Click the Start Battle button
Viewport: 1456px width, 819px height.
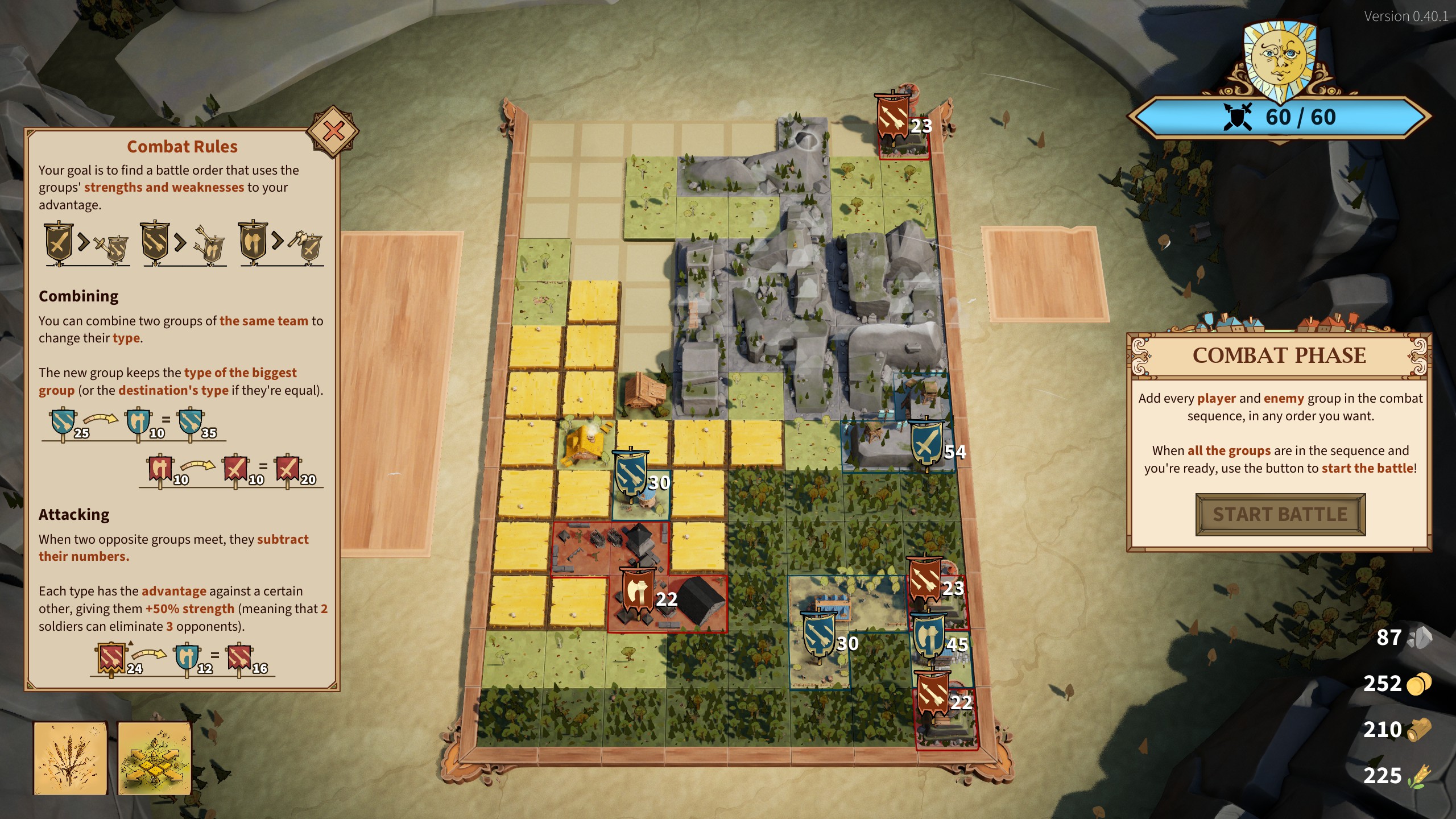1280,515
